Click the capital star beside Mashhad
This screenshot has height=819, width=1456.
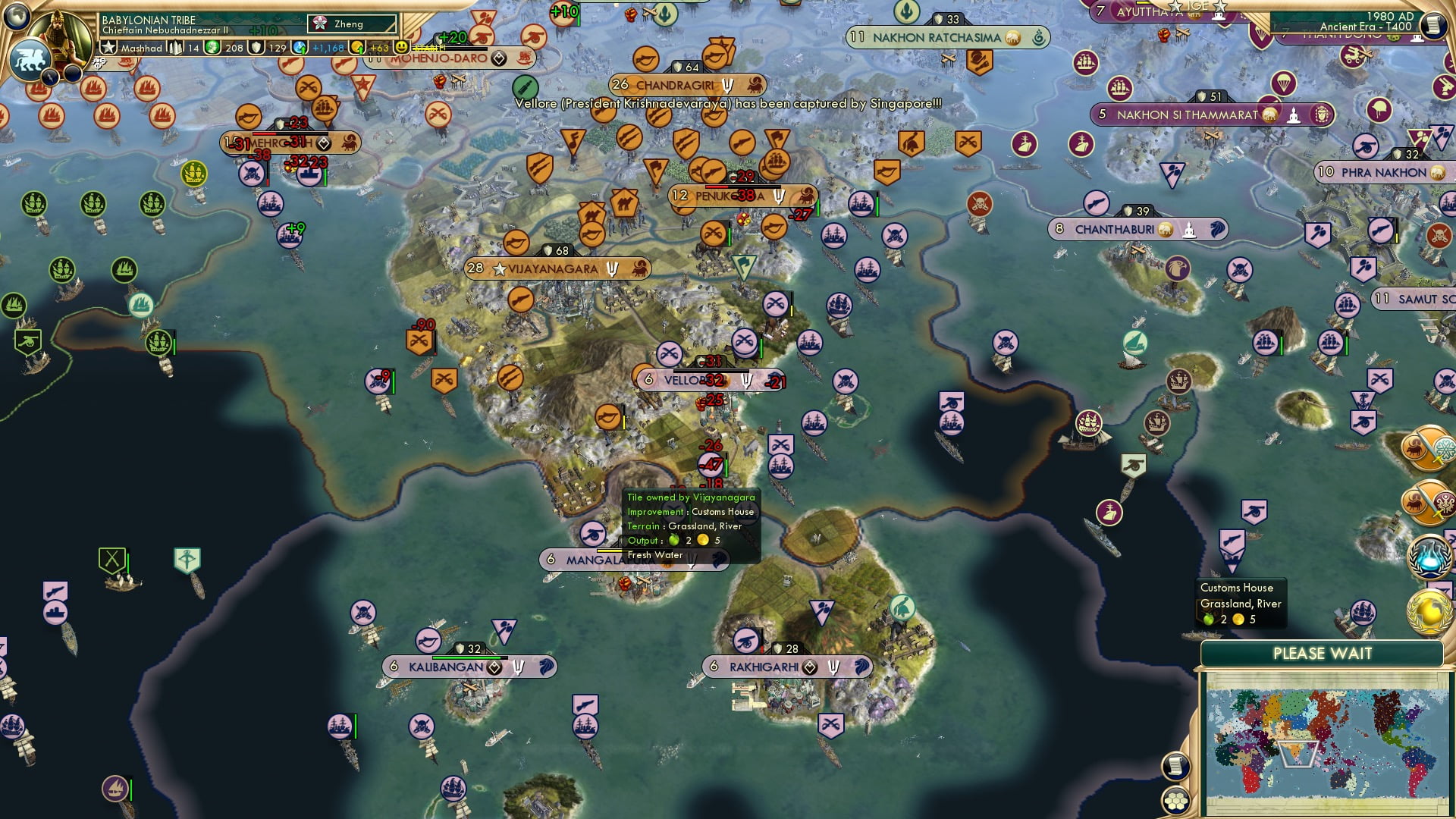point(109,48)
